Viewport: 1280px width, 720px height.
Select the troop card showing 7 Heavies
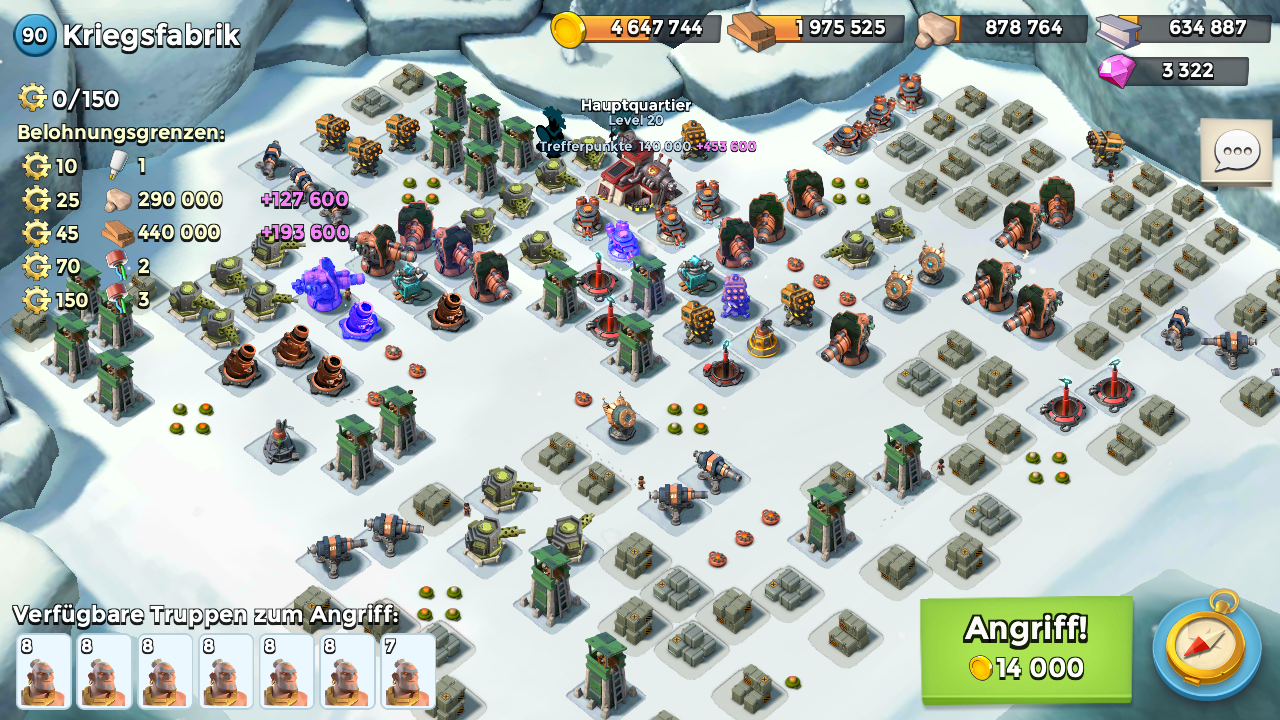pyautogui.click(x=408, y=671)
